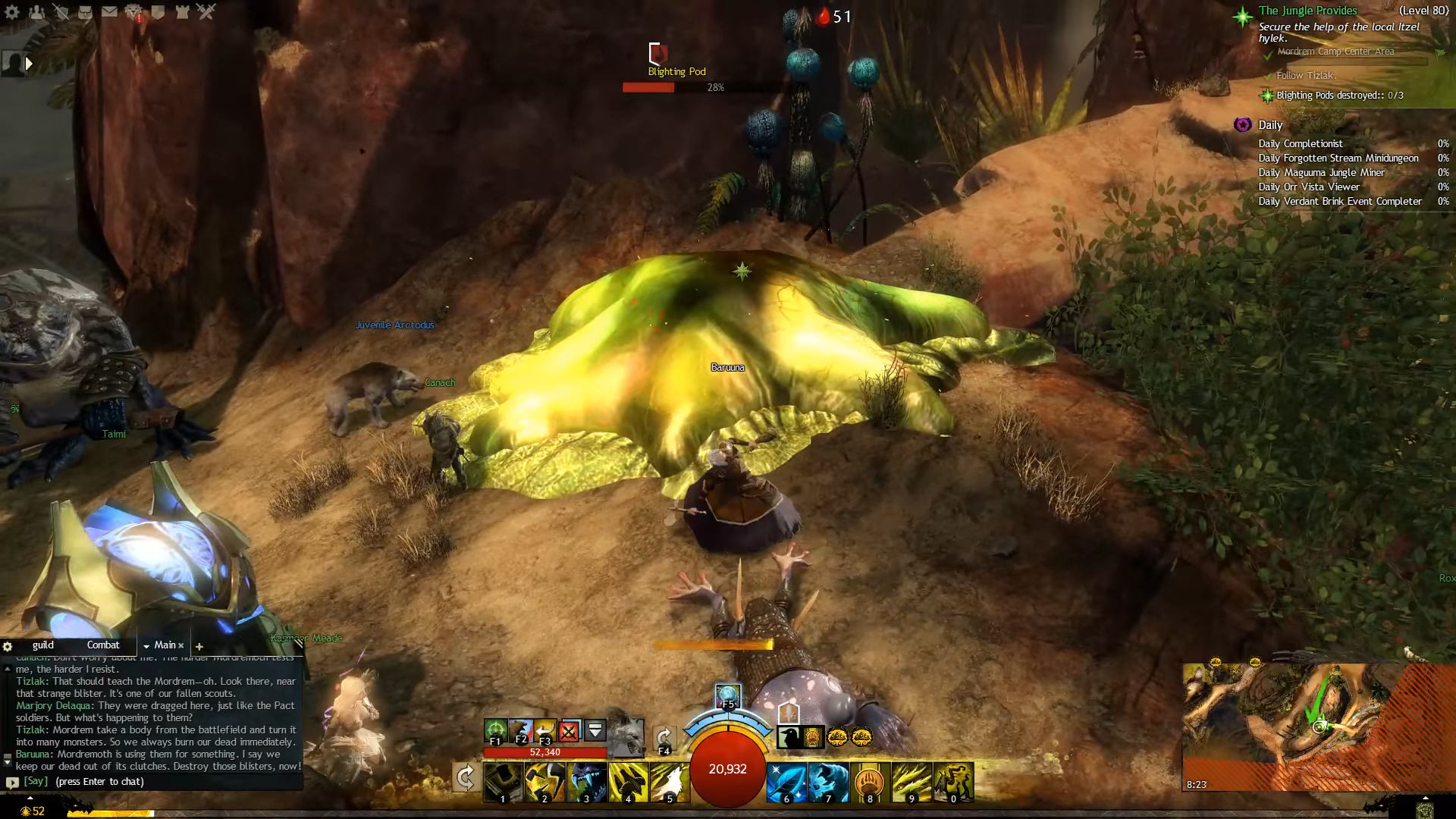Open the PvP crossed swords panel
Screen dimensions: 1456x819
click(x=206, y=11)
